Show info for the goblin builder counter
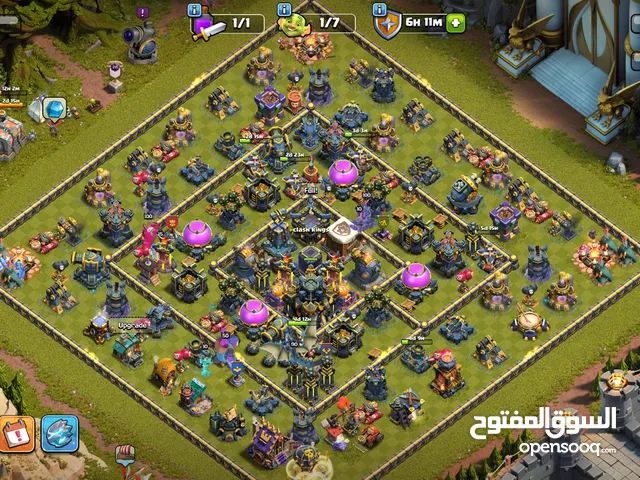 click(283, 8)
